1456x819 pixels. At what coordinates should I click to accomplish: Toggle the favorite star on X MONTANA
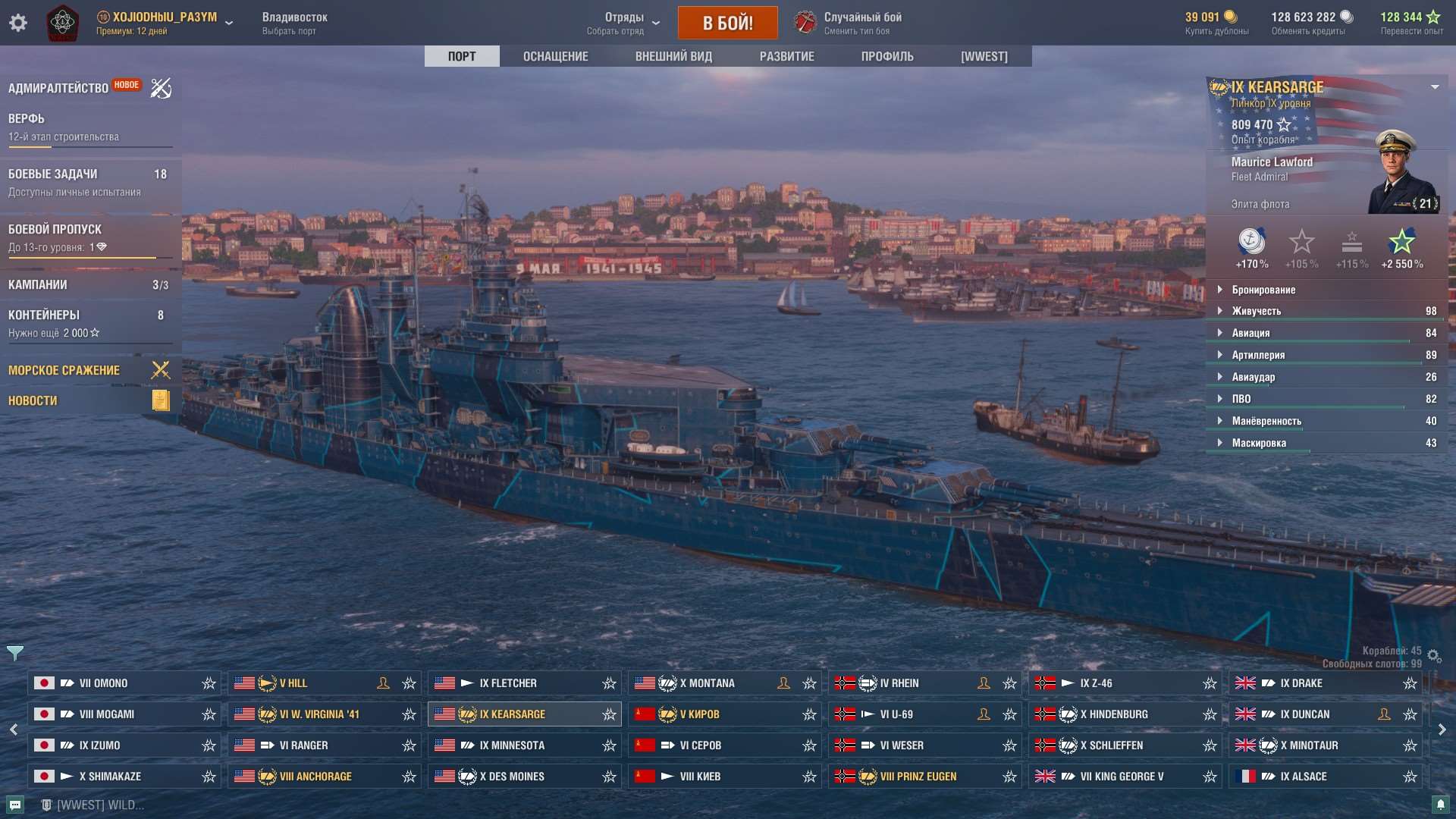(809, 682)
